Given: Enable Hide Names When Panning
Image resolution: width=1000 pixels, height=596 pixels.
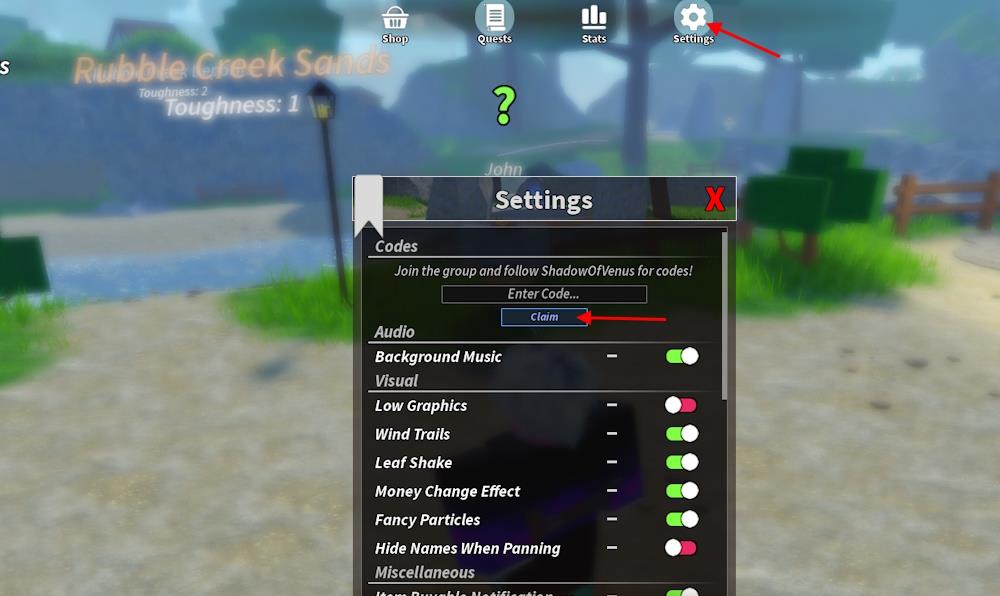Looking at the screenshot, I should tap(680, 548).
